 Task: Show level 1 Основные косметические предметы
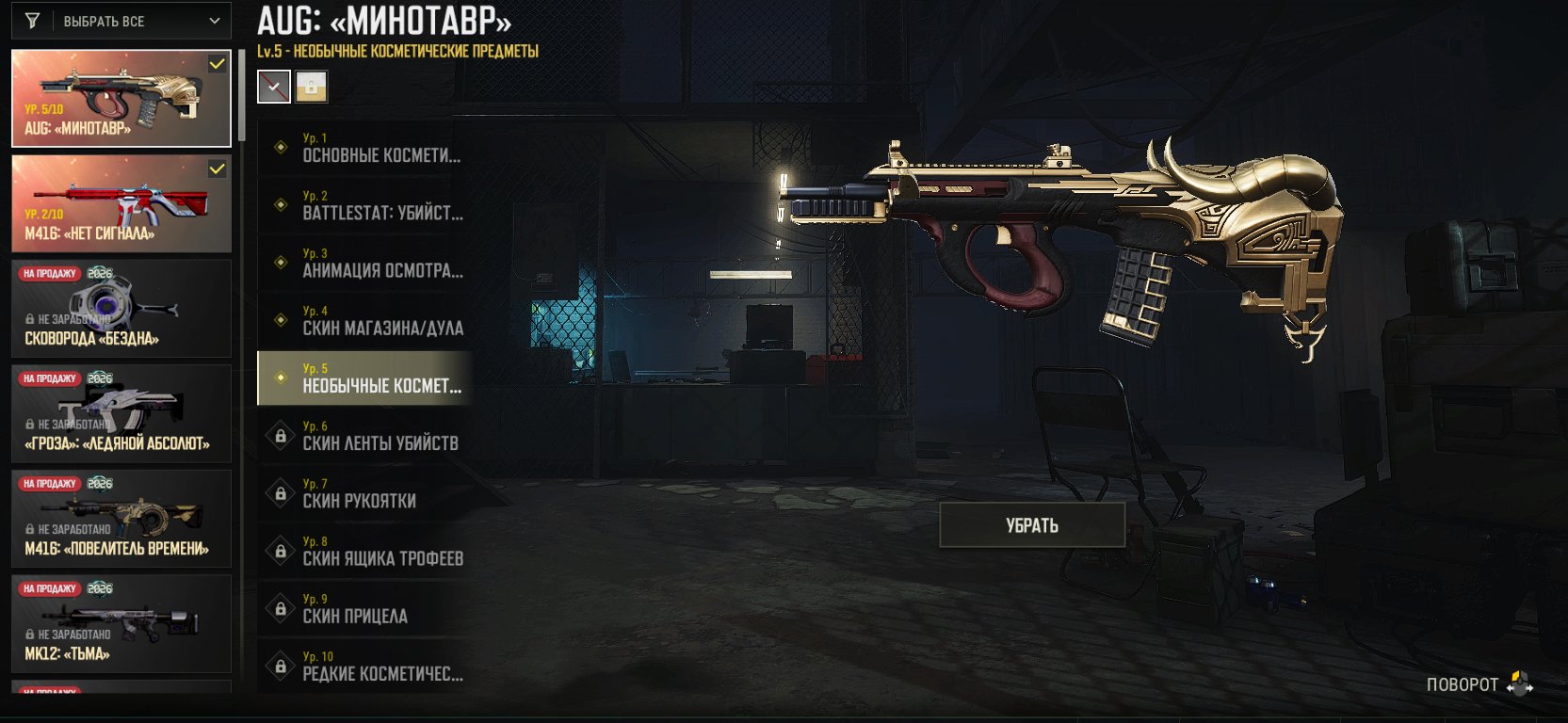point(365,148)
